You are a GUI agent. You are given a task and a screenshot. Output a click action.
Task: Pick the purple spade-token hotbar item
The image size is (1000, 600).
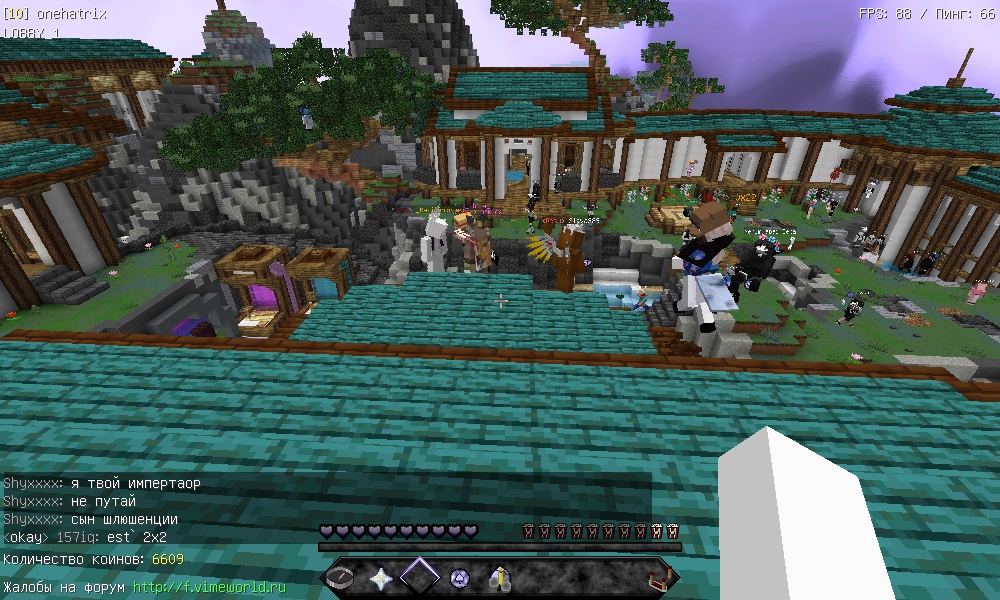[x=459, y=578]
